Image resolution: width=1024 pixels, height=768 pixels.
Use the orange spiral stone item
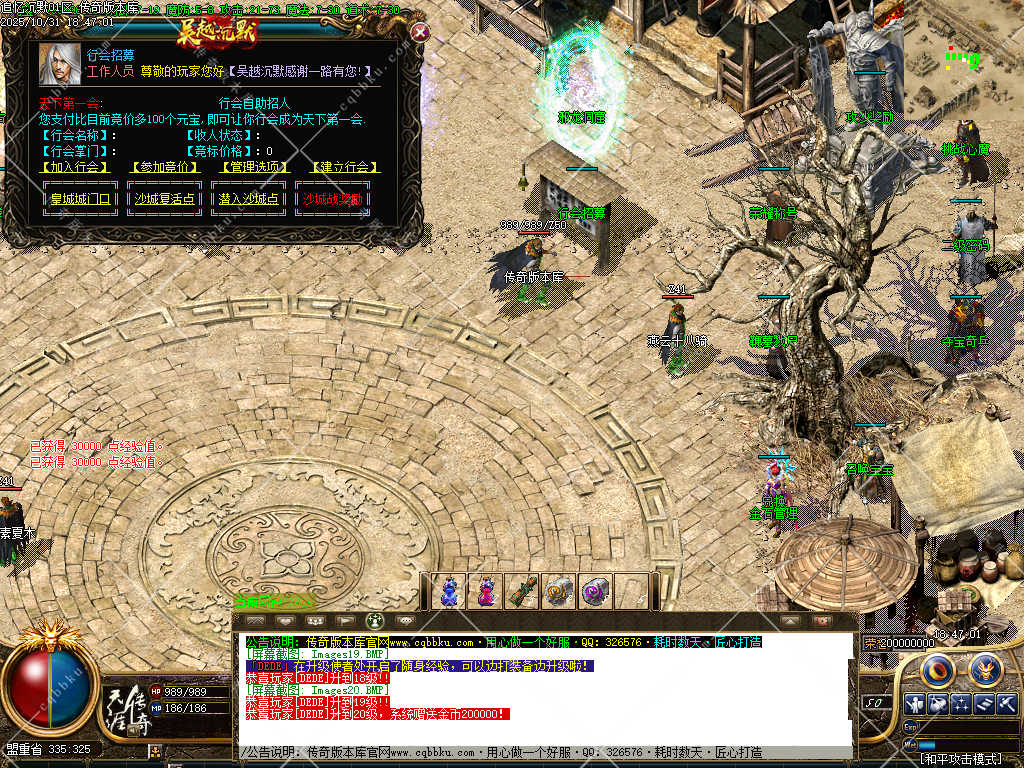pyautogui.click(x=558, y=591)
